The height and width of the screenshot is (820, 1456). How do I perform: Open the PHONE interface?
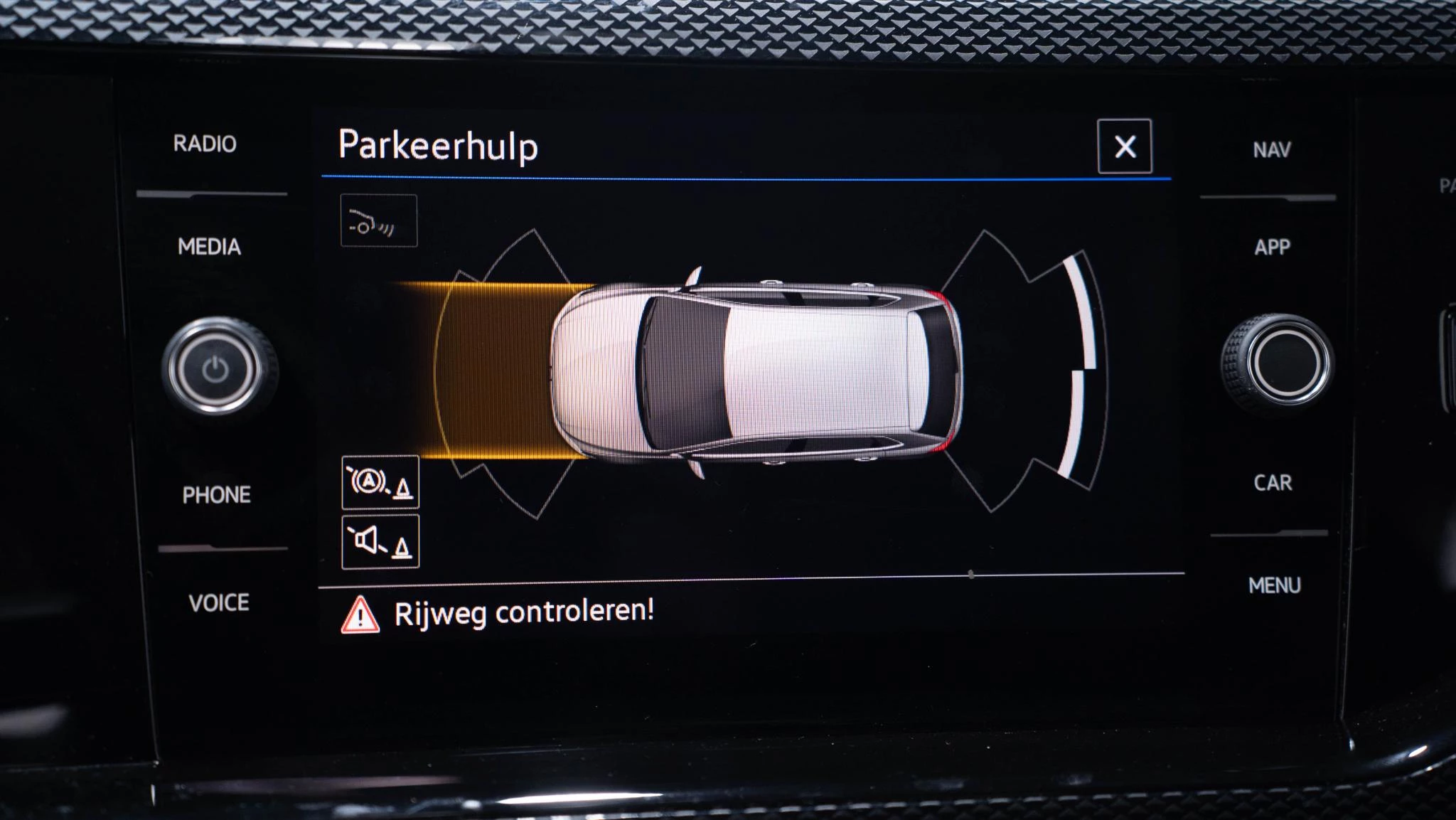(215, 493)
